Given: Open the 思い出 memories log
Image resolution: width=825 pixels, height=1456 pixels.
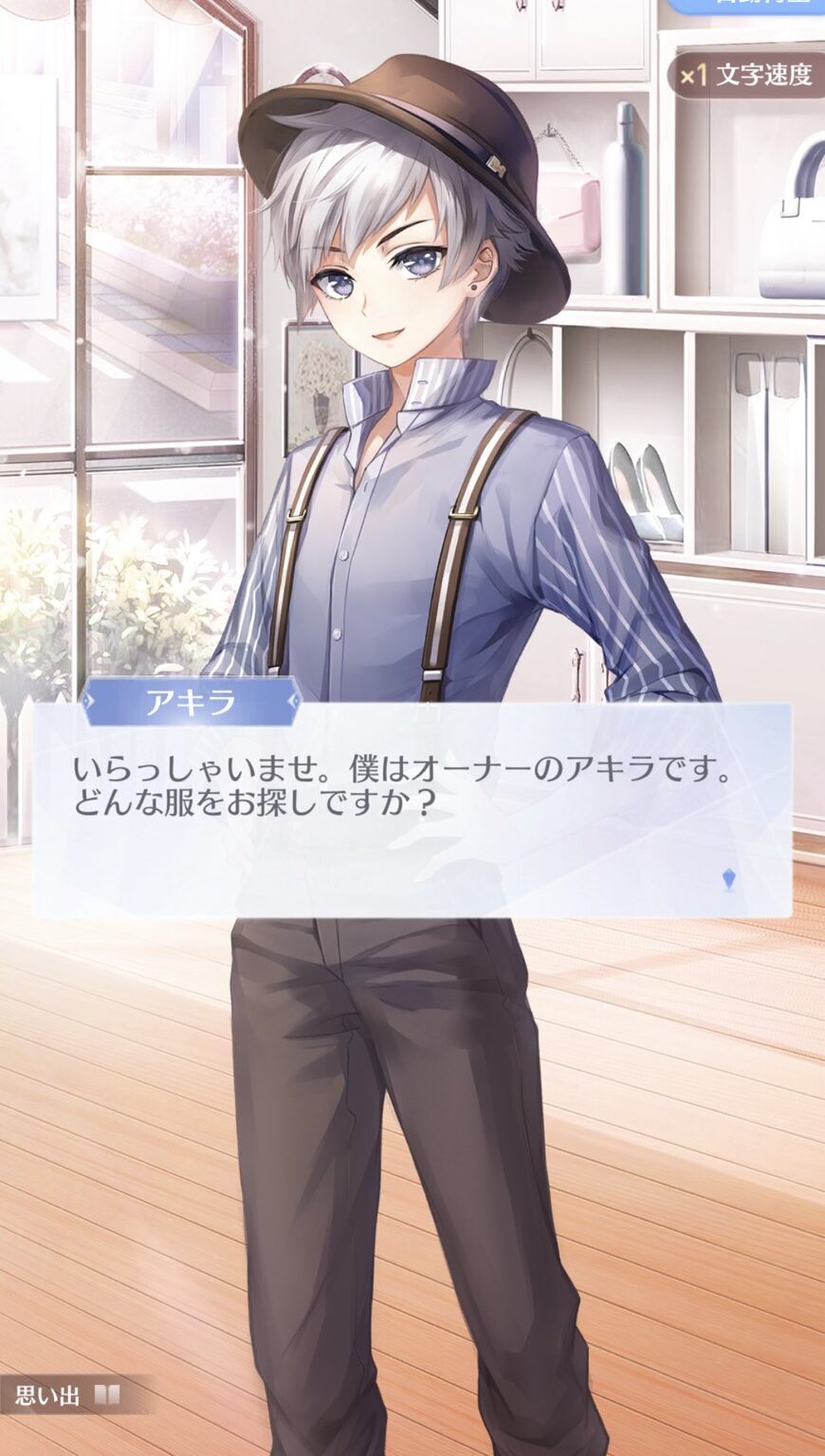Looking at the screenshot, I should pos(66,1394).
